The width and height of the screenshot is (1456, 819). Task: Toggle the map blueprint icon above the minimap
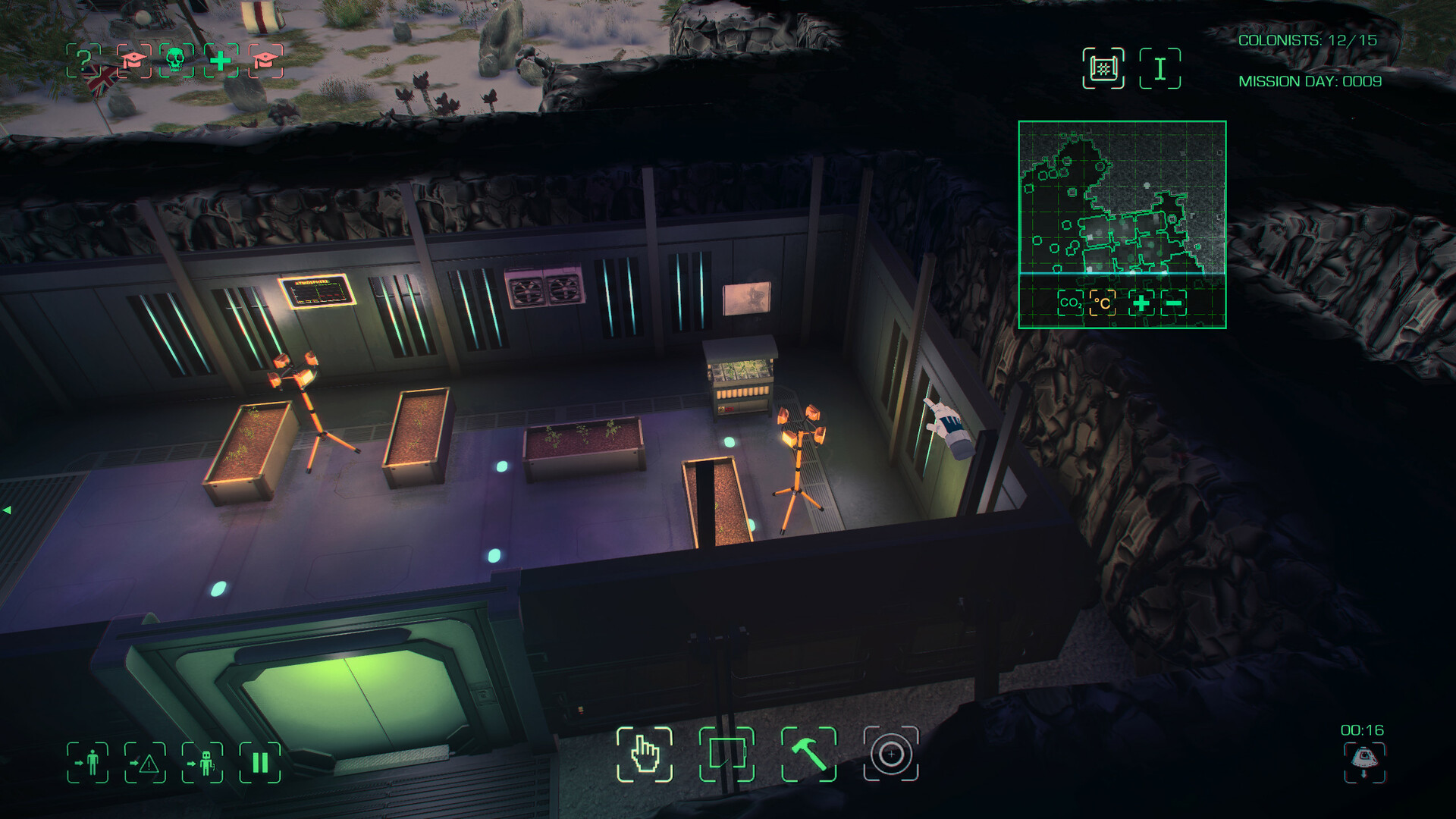tap(1103, 68)
